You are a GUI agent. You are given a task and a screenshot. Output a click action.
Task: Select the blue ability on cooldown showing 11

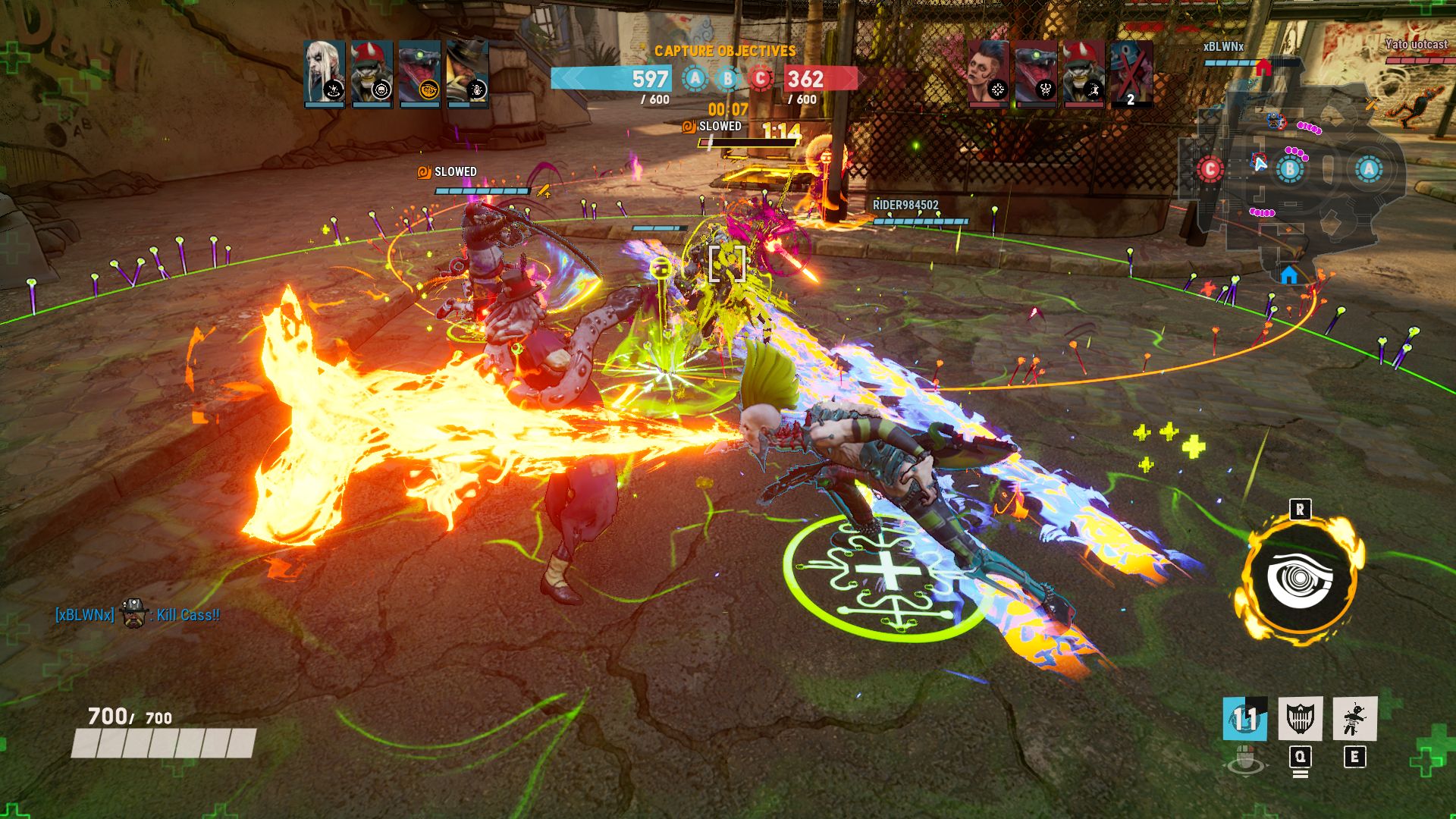pos(1244,718)
